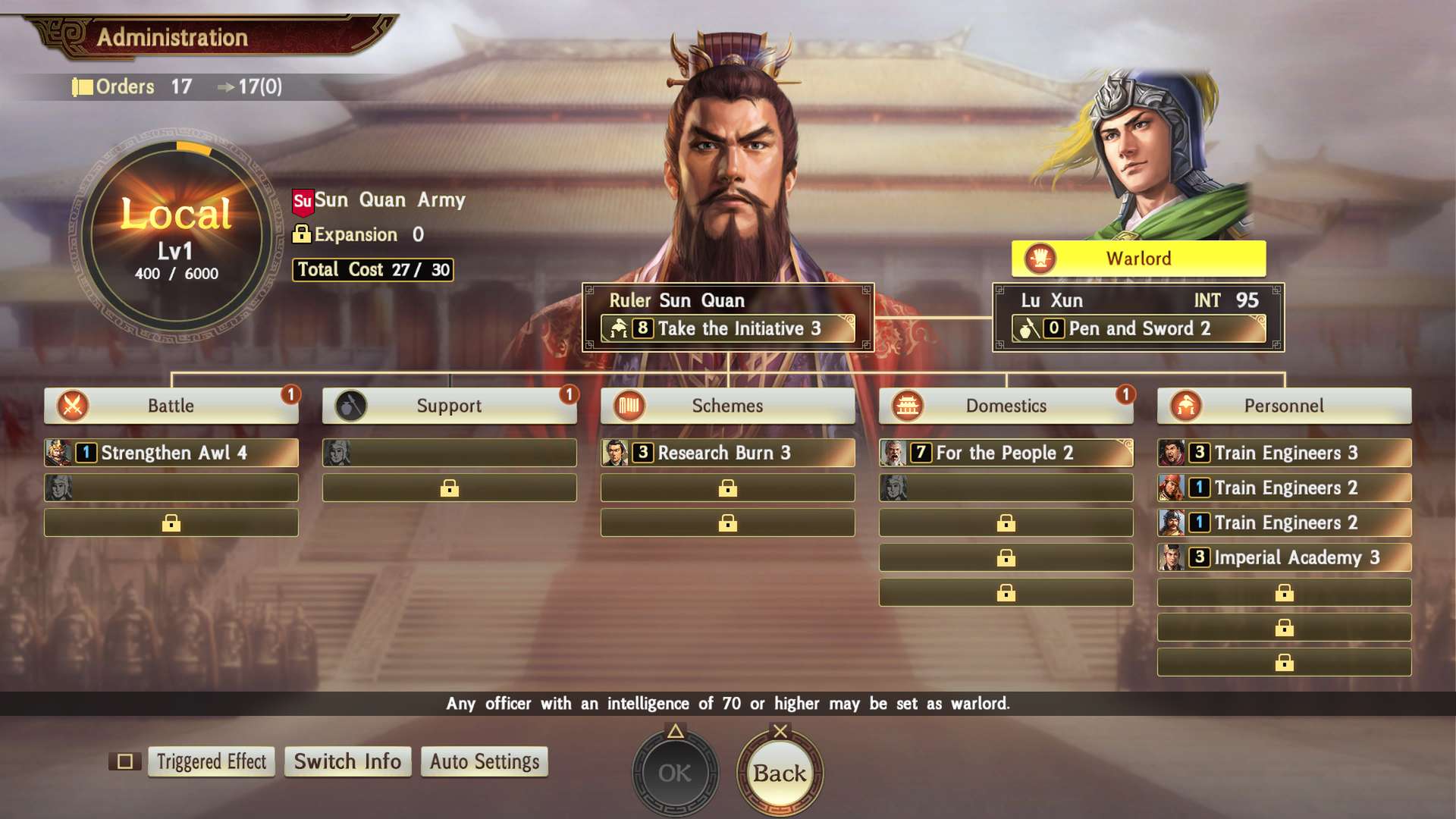Image resolution: width=1456 pixels, height=819 pixels.
Task: Choose the Imperial Academy 3 policy slot
Action: (x=1284, y=557)
